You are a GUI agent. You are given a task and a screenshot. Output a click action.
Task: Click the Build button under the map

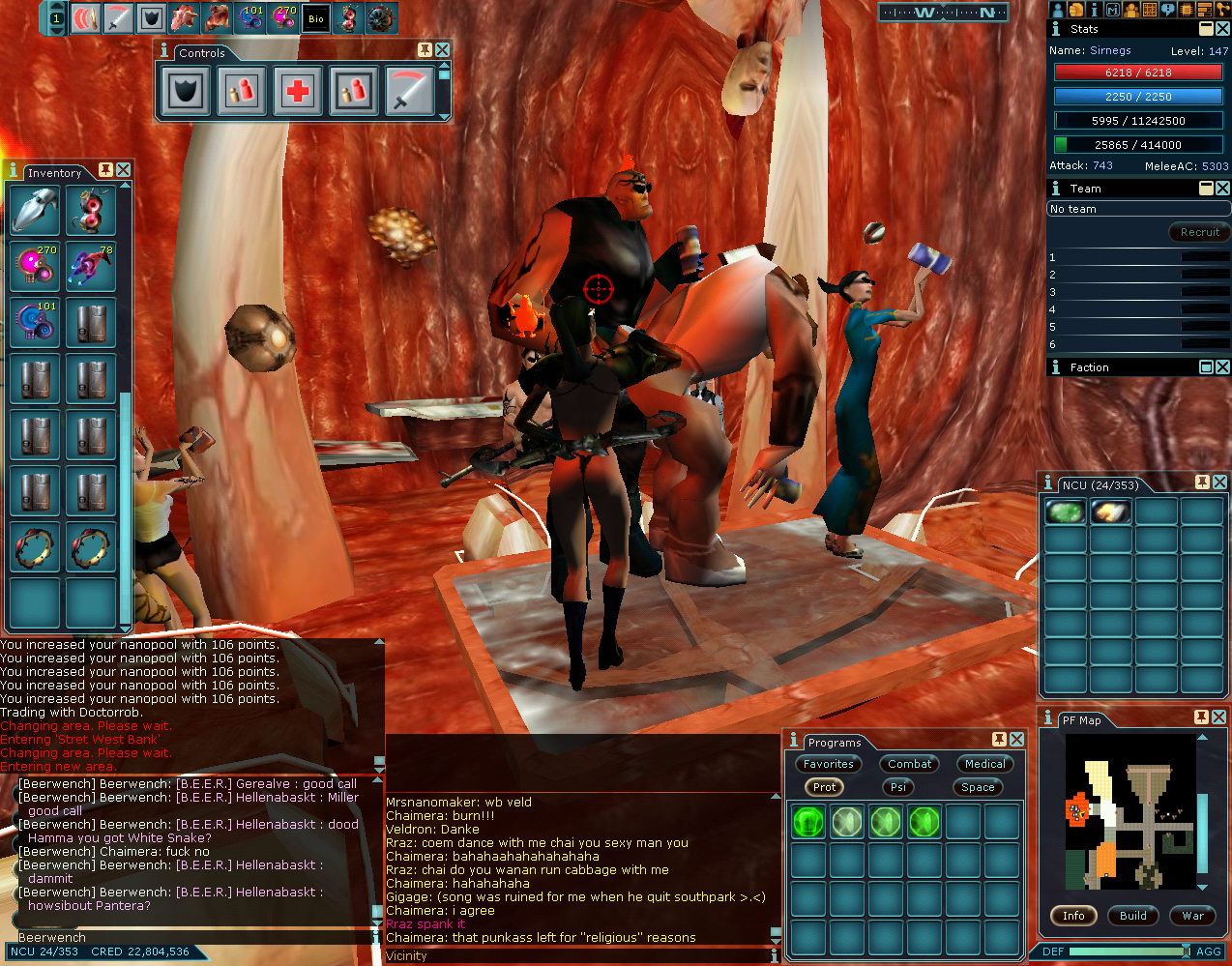1132,916
